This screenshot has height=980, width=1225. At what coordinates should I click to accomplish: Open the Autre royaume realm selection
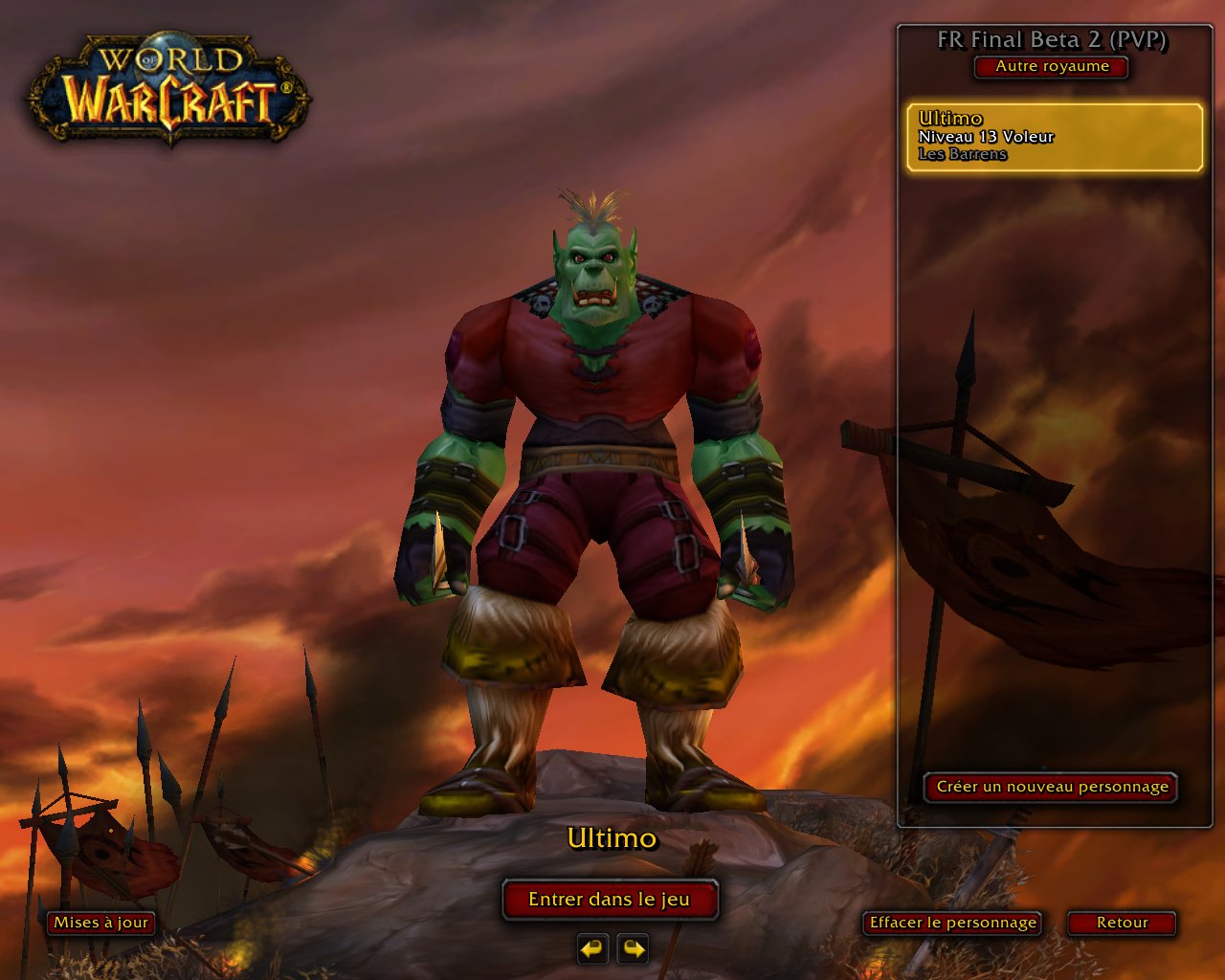click(x=1052, y=67)
